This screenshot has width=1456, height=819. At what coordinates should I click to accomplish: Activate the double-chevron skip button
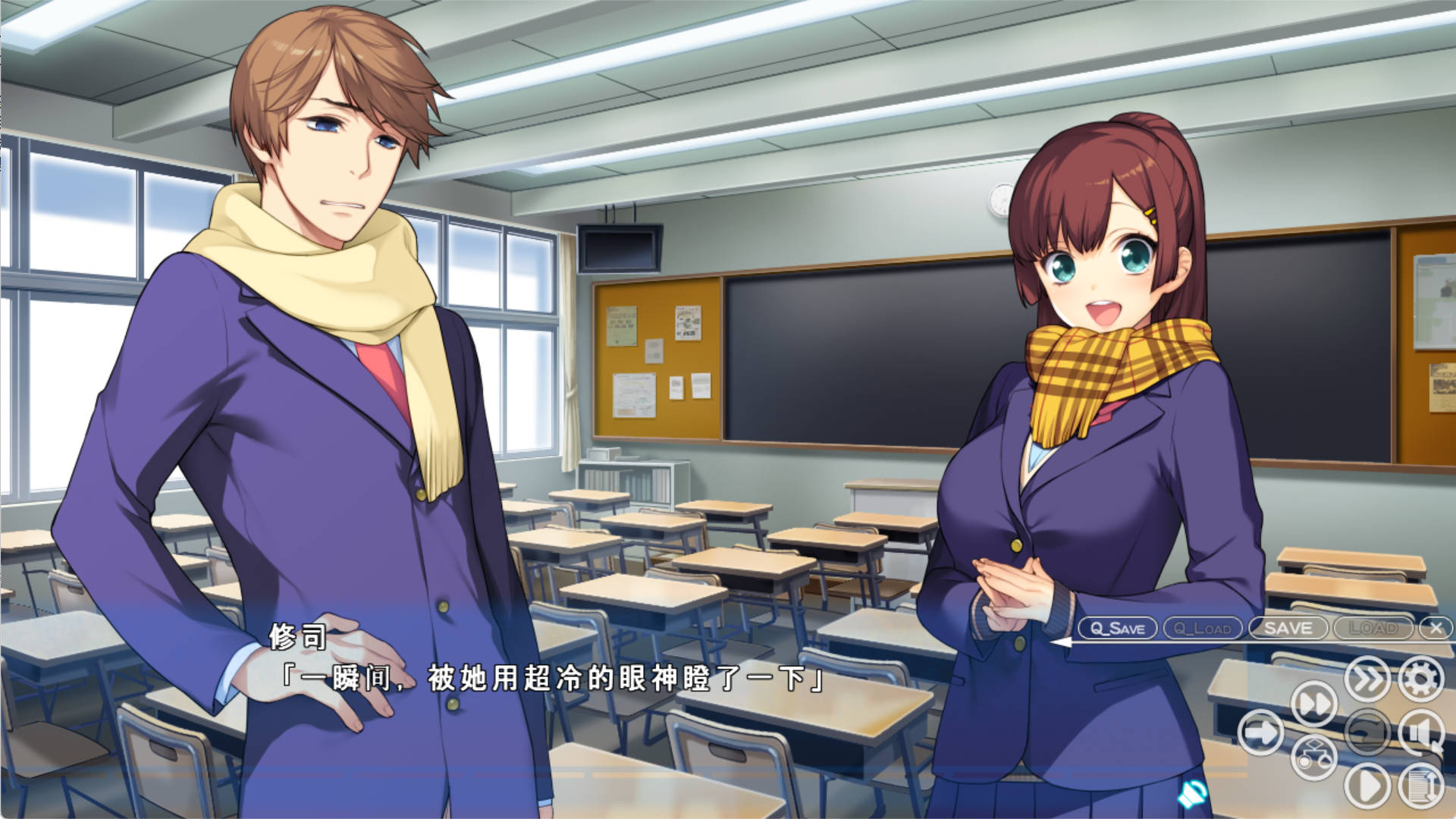1367,679
